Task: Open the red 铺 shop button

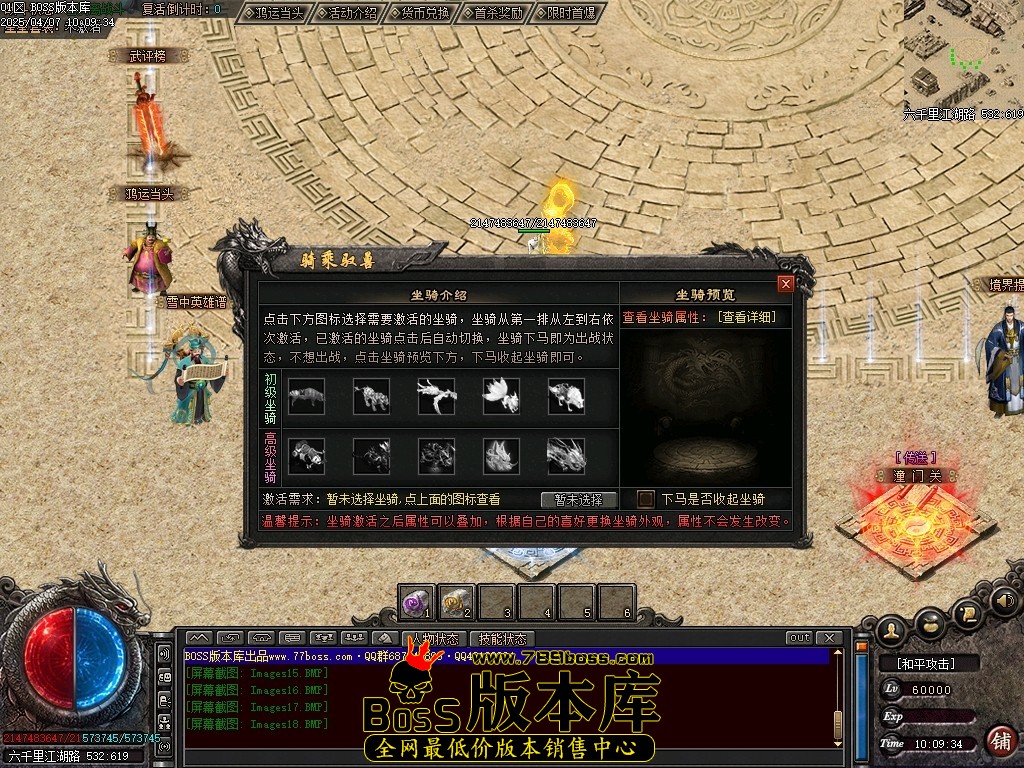Action: 1000,740
